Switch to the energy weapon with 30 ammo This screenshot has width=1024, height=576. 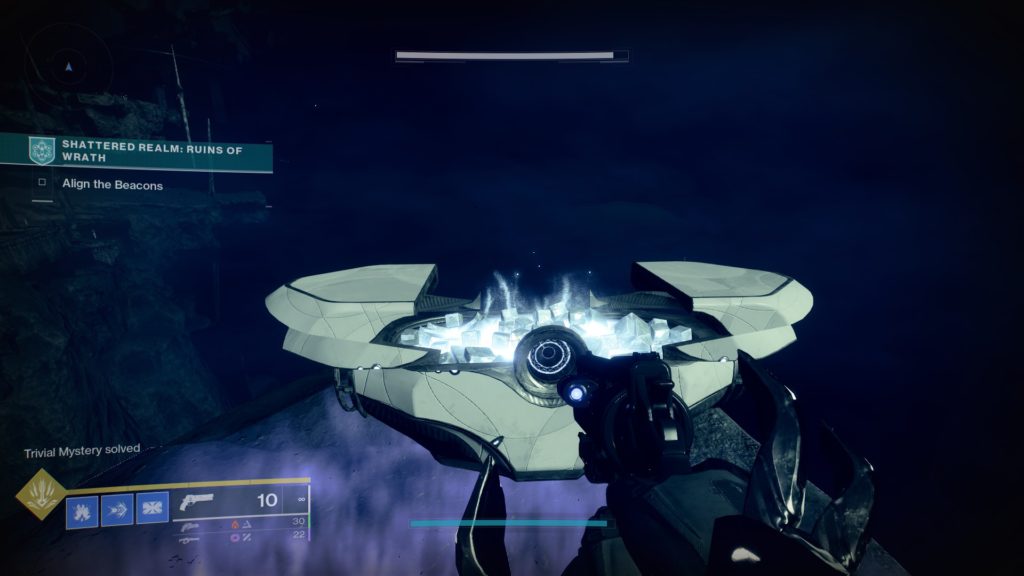[192, 524]
